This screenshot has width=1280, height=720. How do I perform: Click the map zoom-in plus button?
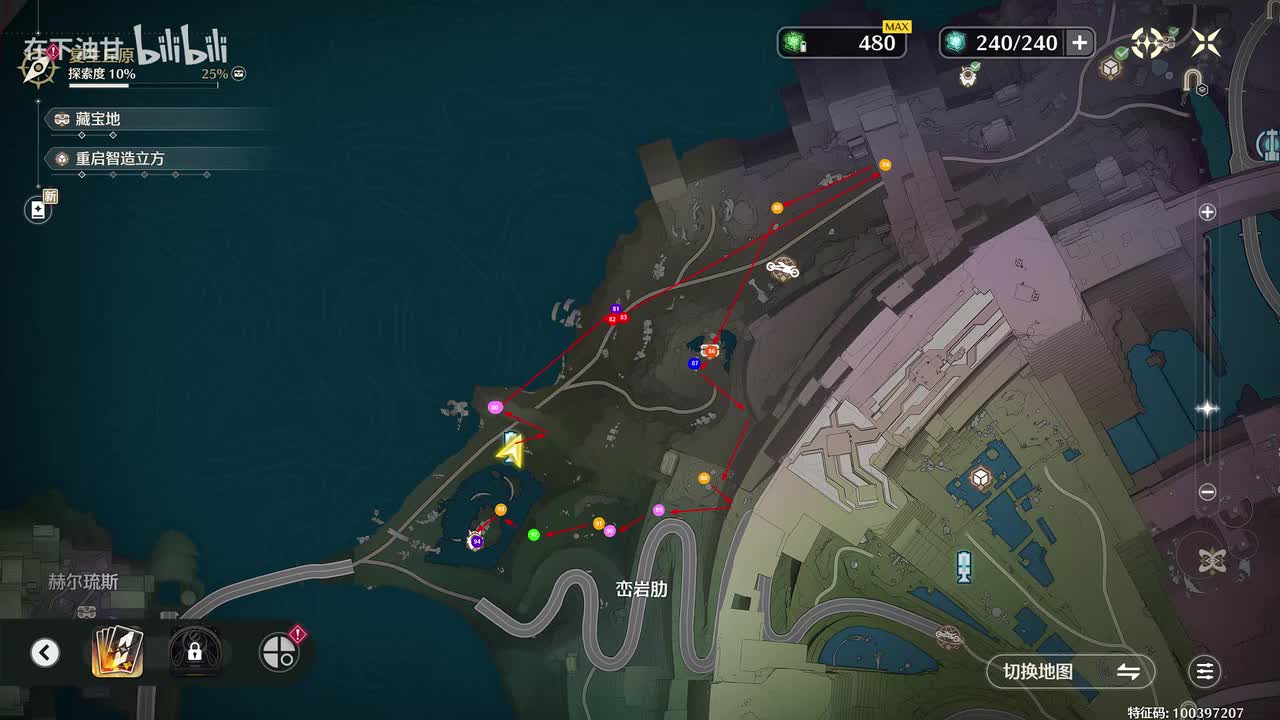pyautogui.click(x=1207, y=212)
